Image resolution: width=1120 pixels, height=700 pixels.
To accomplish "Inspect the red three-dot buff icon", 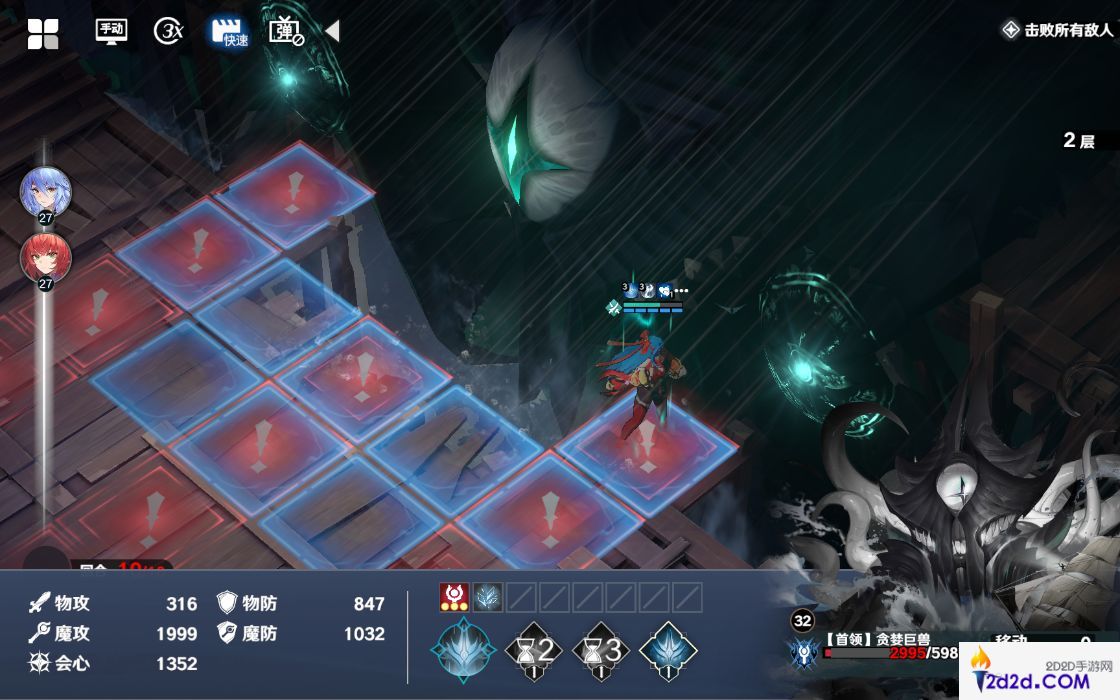I will [455, 597].
